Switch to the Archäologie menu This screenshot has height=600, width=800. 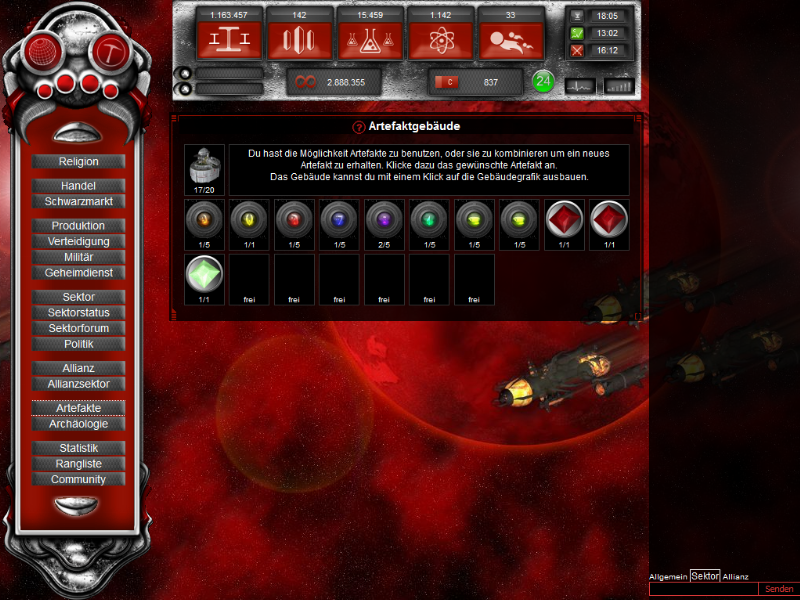[79, 424]
